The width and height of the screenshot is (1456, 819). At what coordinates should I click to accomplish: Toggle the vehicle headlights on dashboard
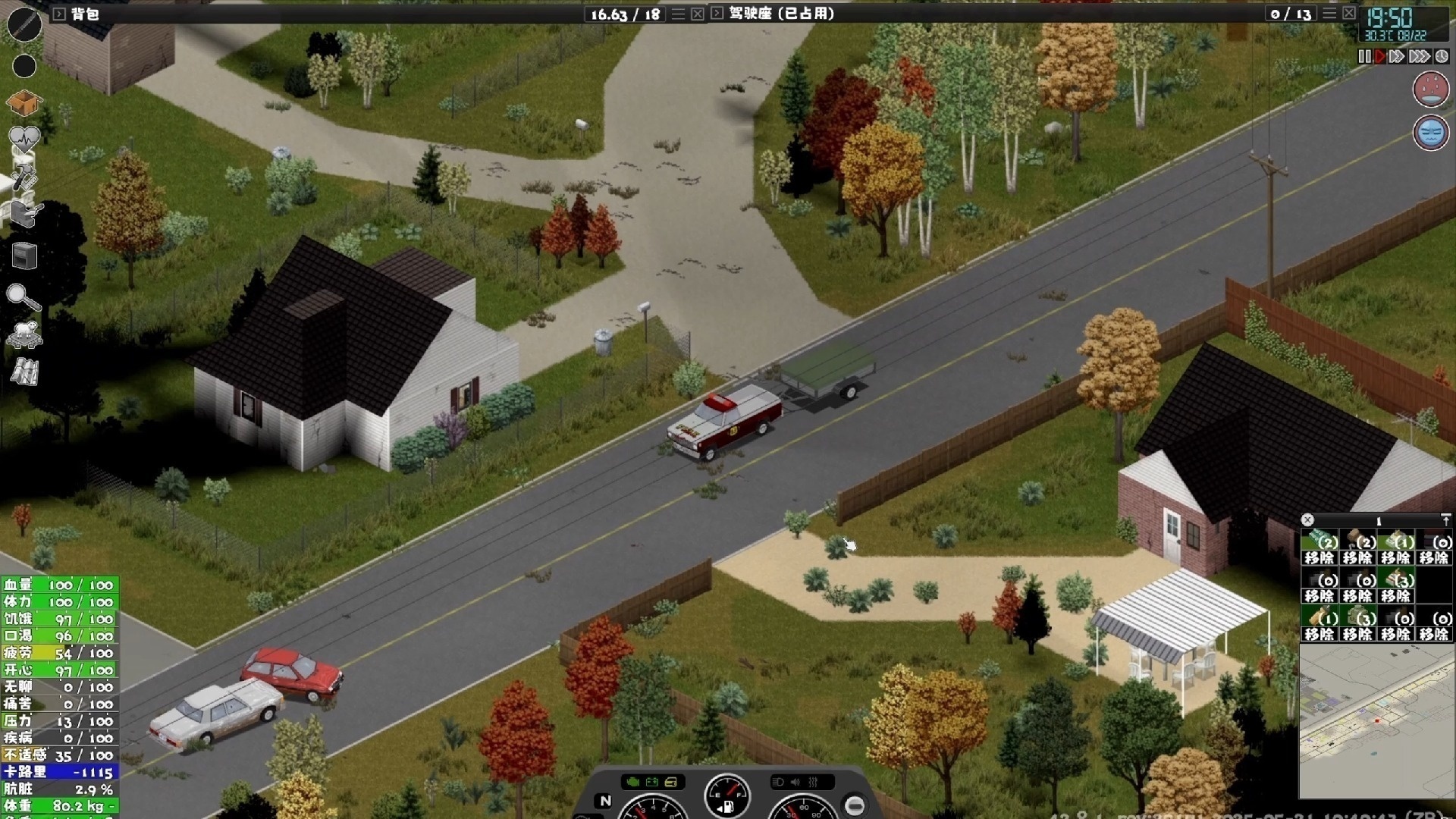point(778,782)
